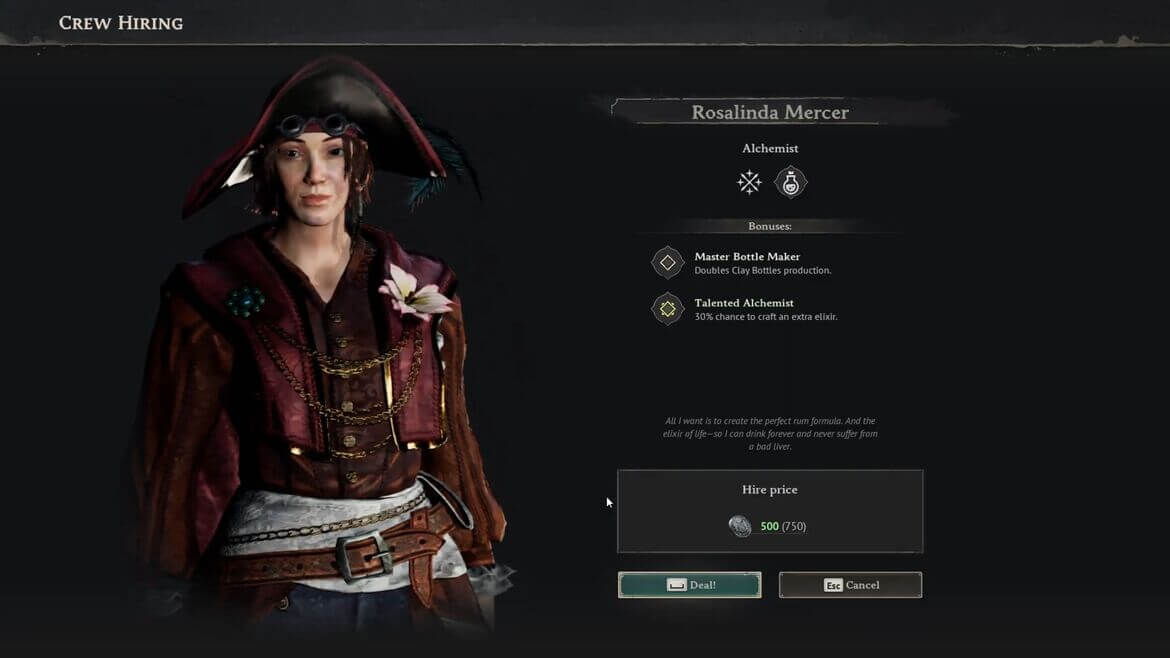Cancel the crew hiring
The width and height of the screenshot is (1170, 658).
850,585
